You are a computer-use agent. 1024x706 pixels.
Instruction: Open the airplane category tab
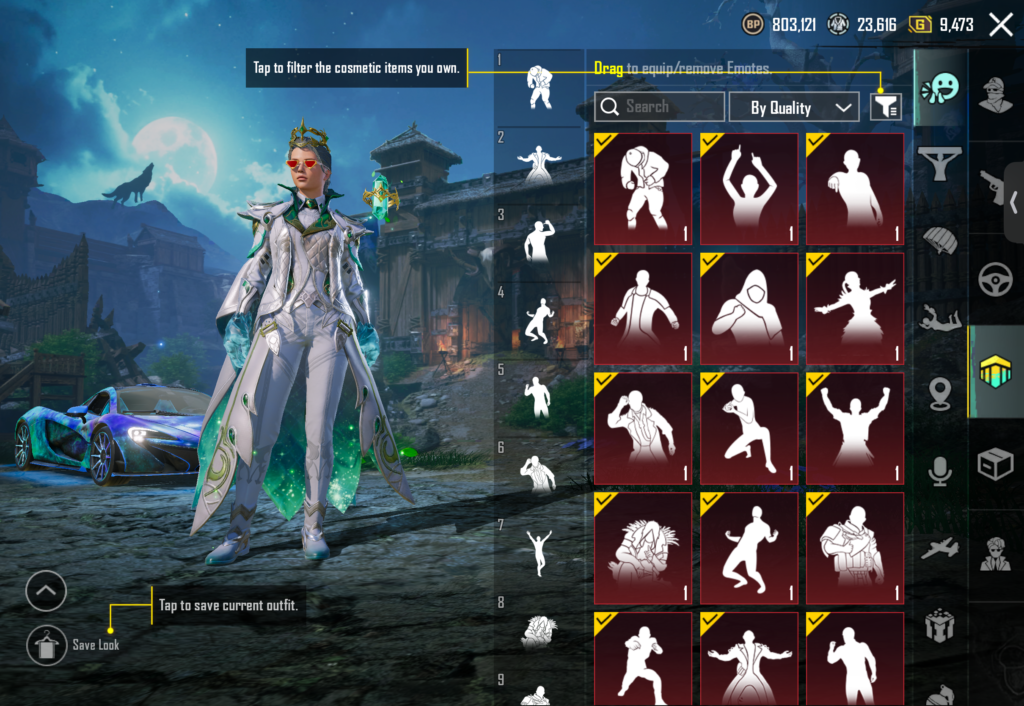point(939,548)
